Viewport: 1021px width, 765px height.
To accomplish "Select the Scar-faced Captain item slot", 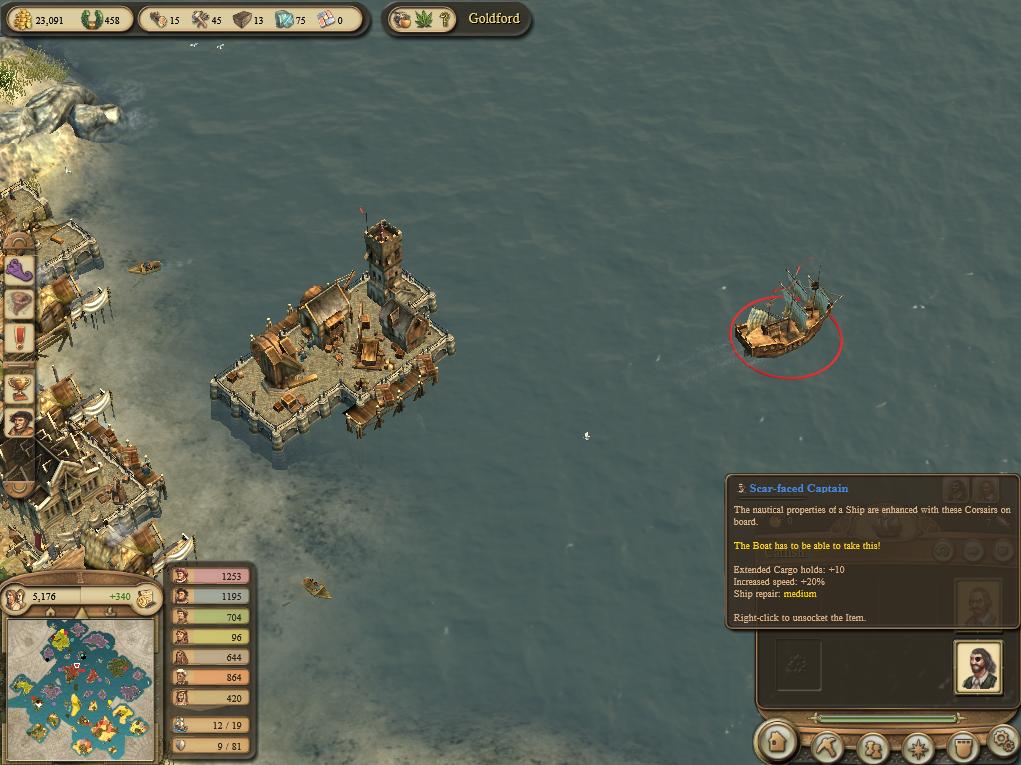I will click(x=978, y=668).
